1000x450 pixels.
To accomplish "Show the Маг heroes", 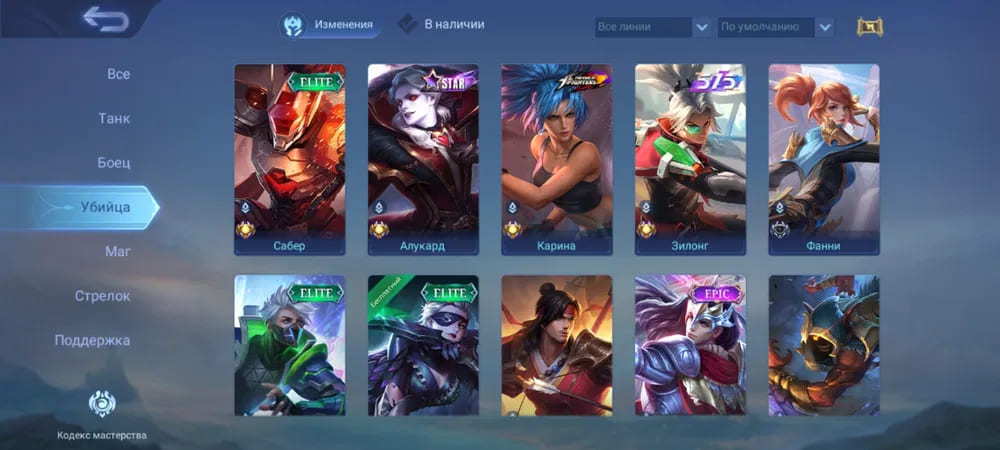I will [x=117, y=251].
